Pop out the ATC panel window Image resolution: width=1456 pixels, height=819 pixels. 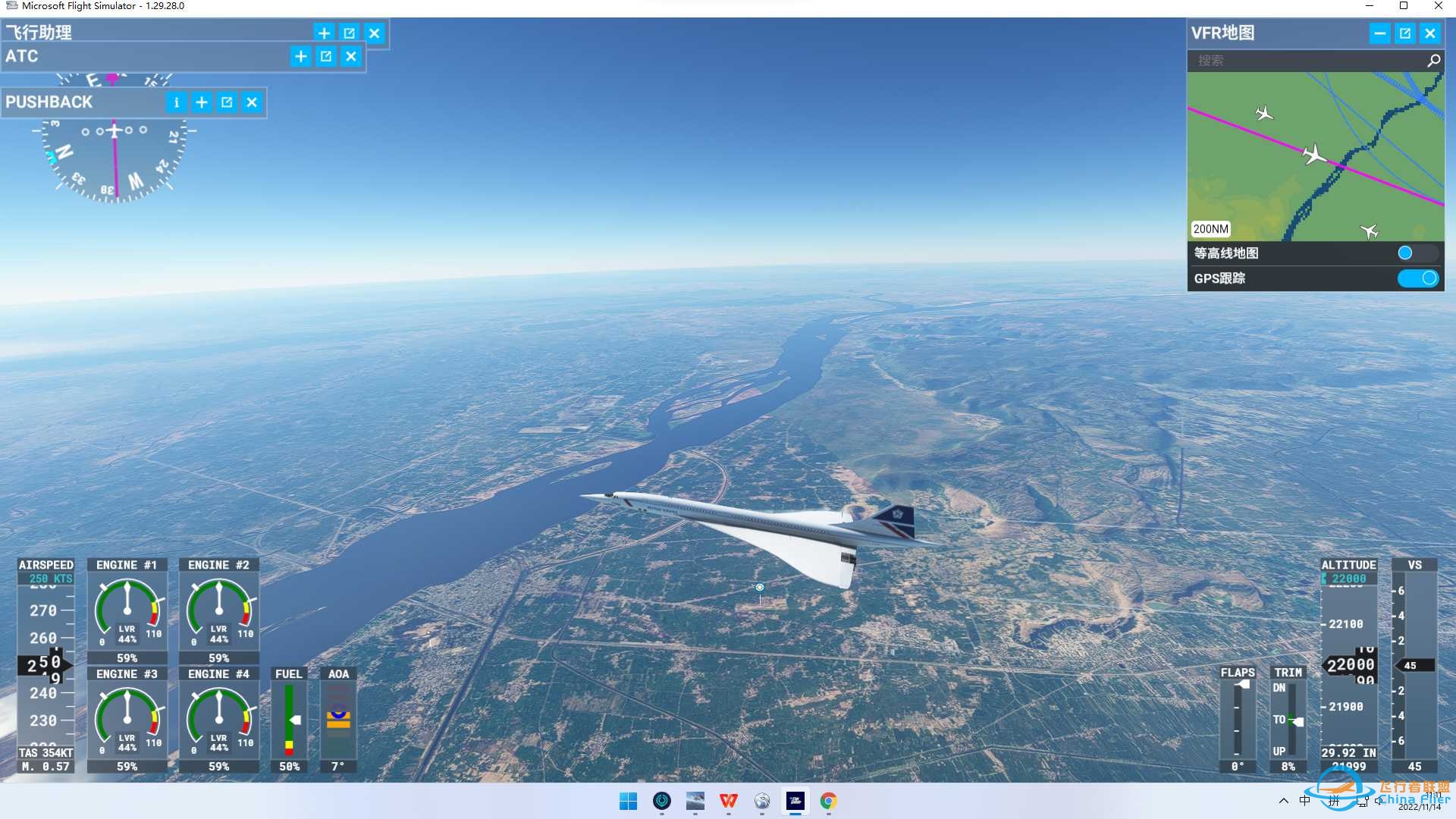pyautogui.click(x=326, y=56)
